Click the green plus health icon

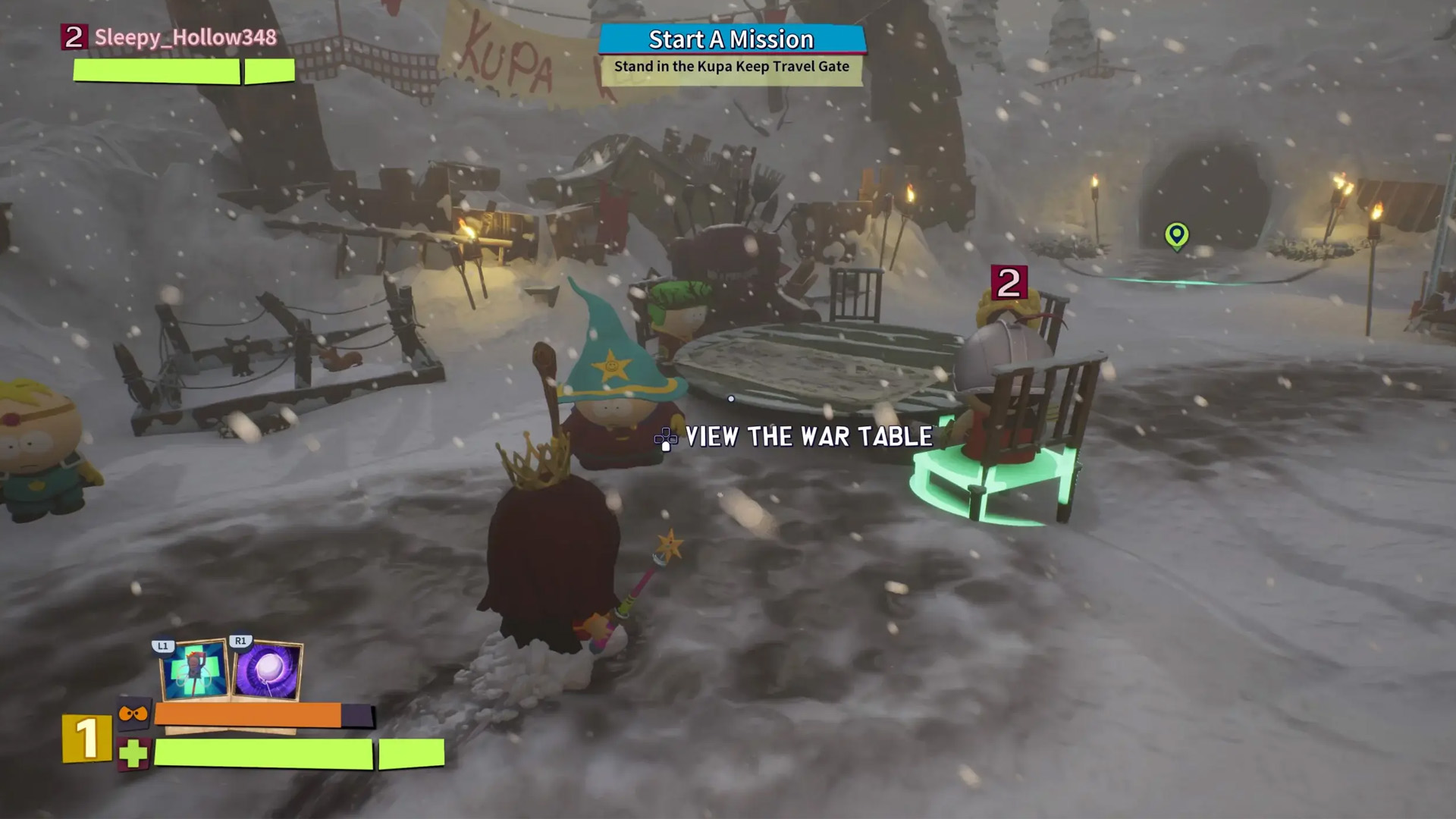[x=133, y=754]
